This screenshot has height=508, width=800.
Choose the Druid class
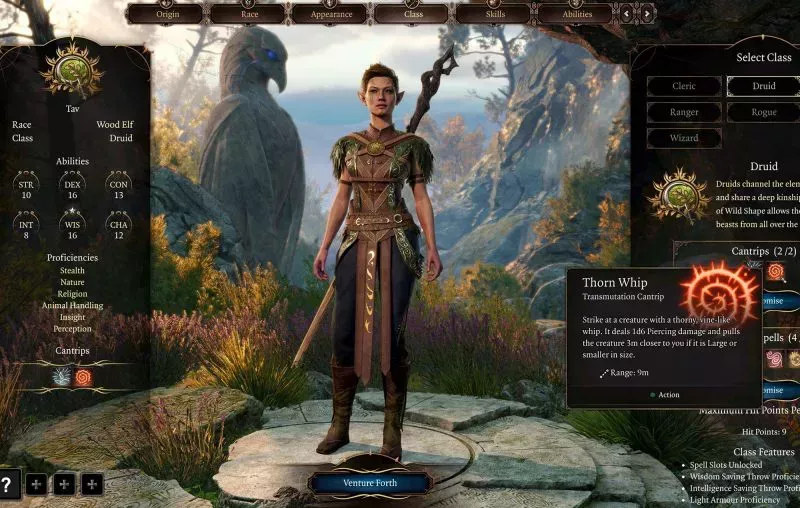tap(764, 86)
